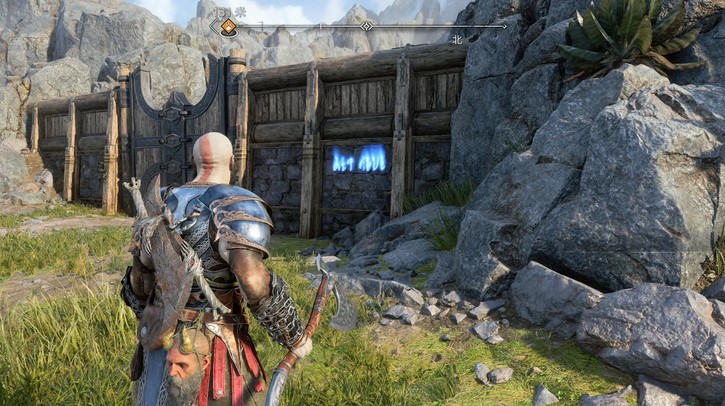Select the white diamond marker on compass bar
Viewport: 725px width, 406px height.
367,26
